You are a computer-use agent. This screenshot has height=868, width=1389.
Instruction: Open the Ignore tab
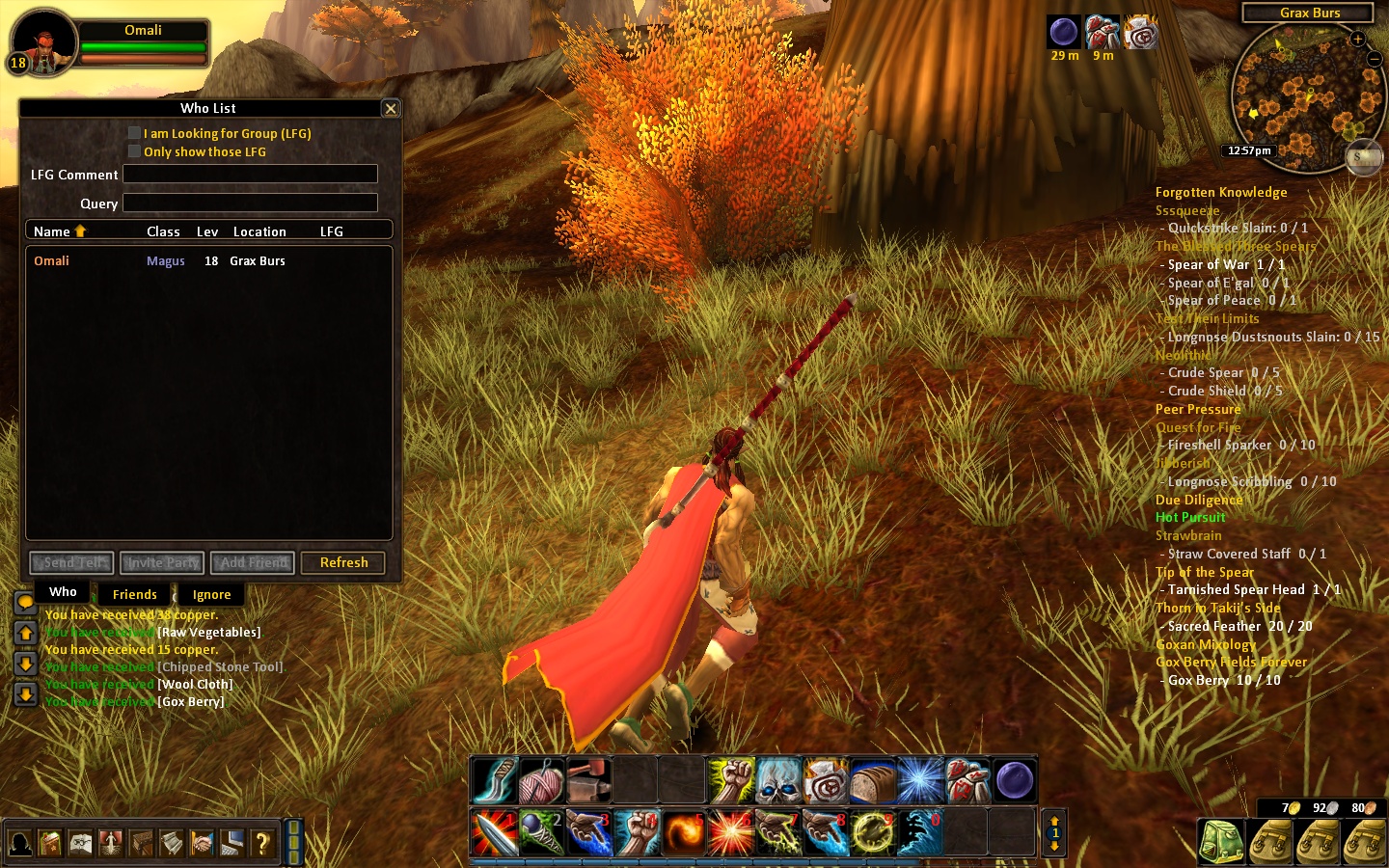(211, 594)
